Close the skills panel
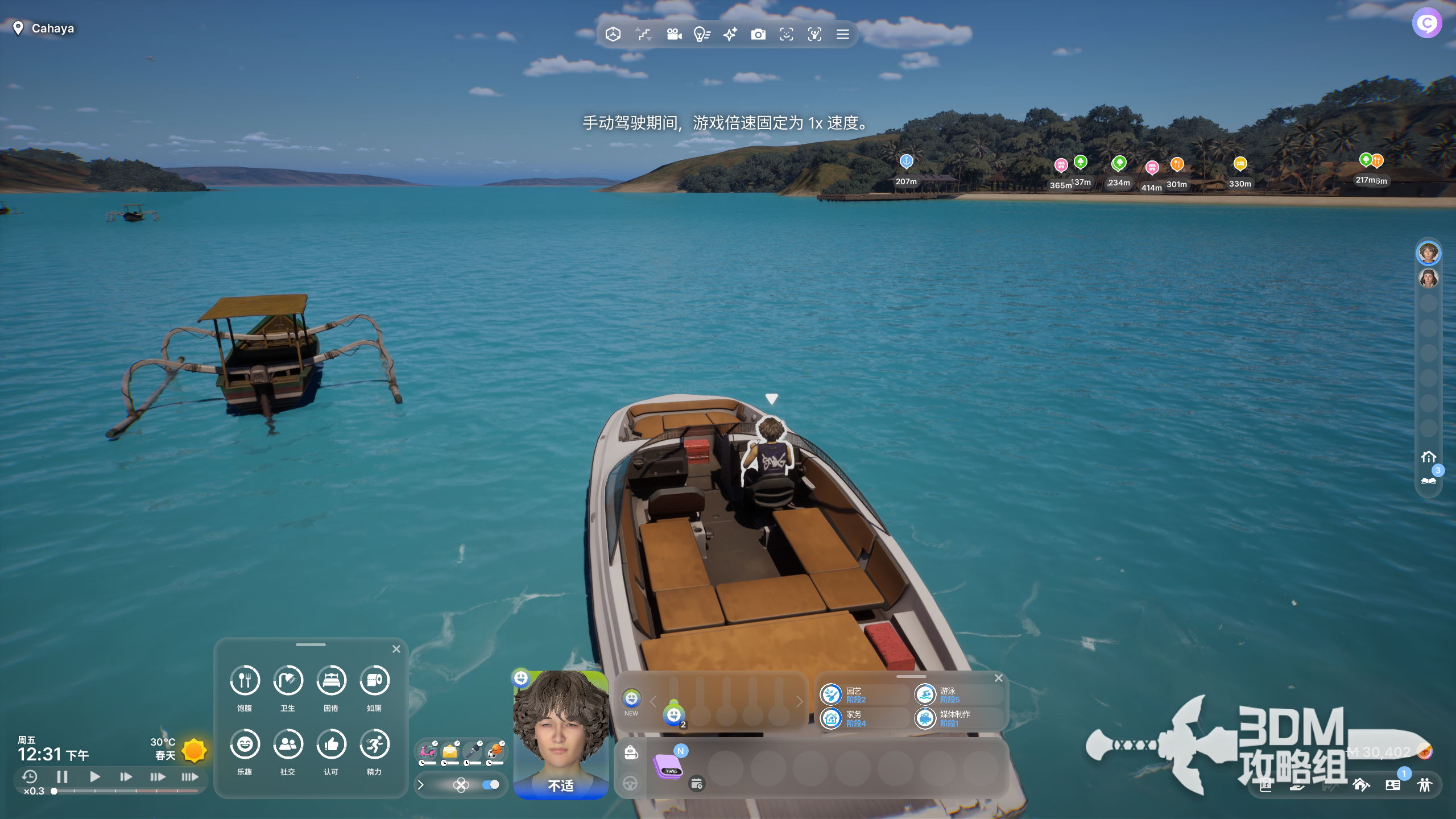Image resolution: width=1456 pixels, height=819 pixels. [998, 678]
